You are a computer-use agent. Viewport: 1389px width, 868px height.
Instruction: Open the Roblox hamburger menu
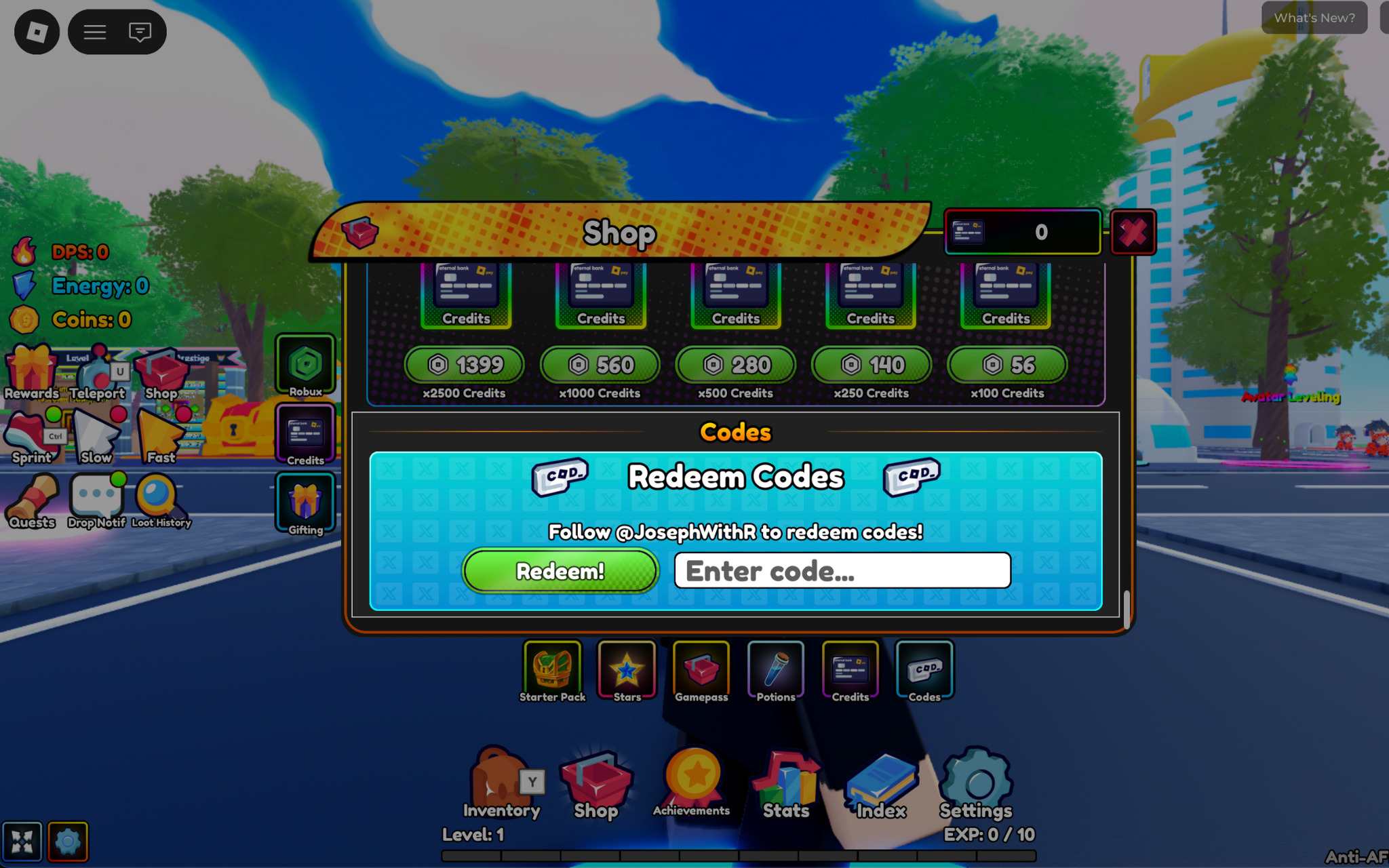click(x=94, y=31)
